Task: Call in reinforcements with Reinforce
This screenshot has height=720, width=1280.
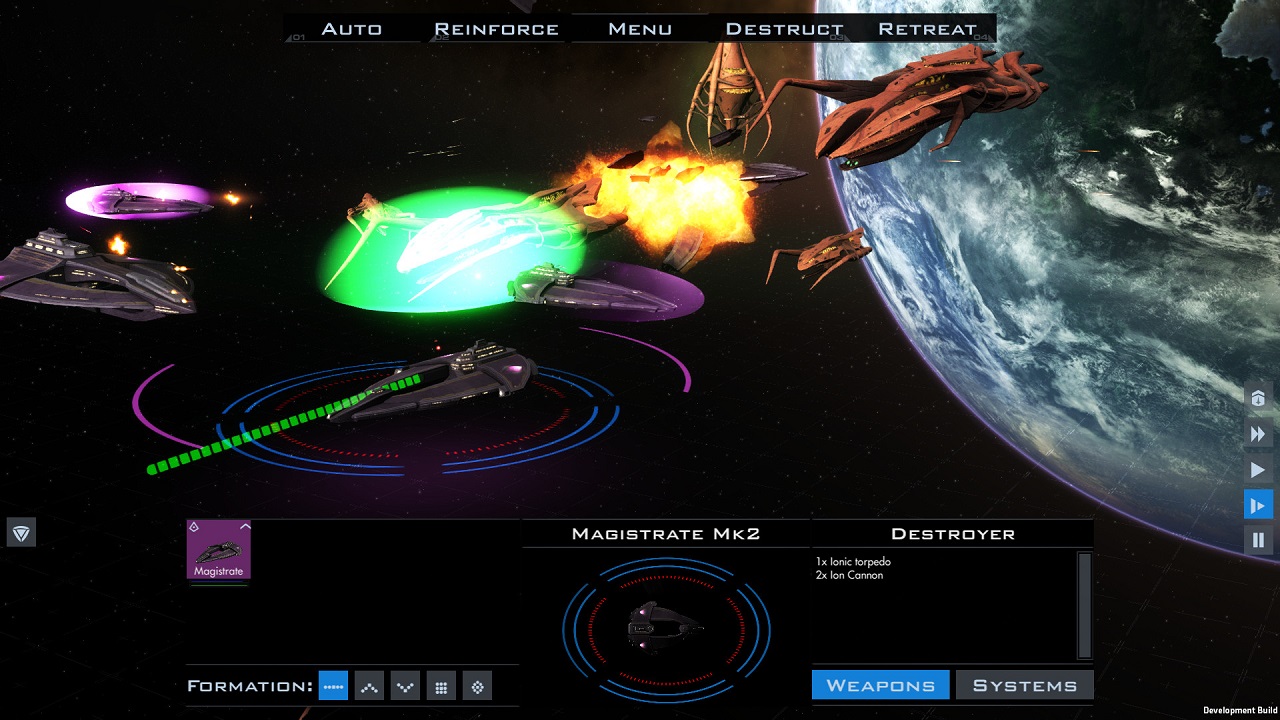Action: coord(496,29)
